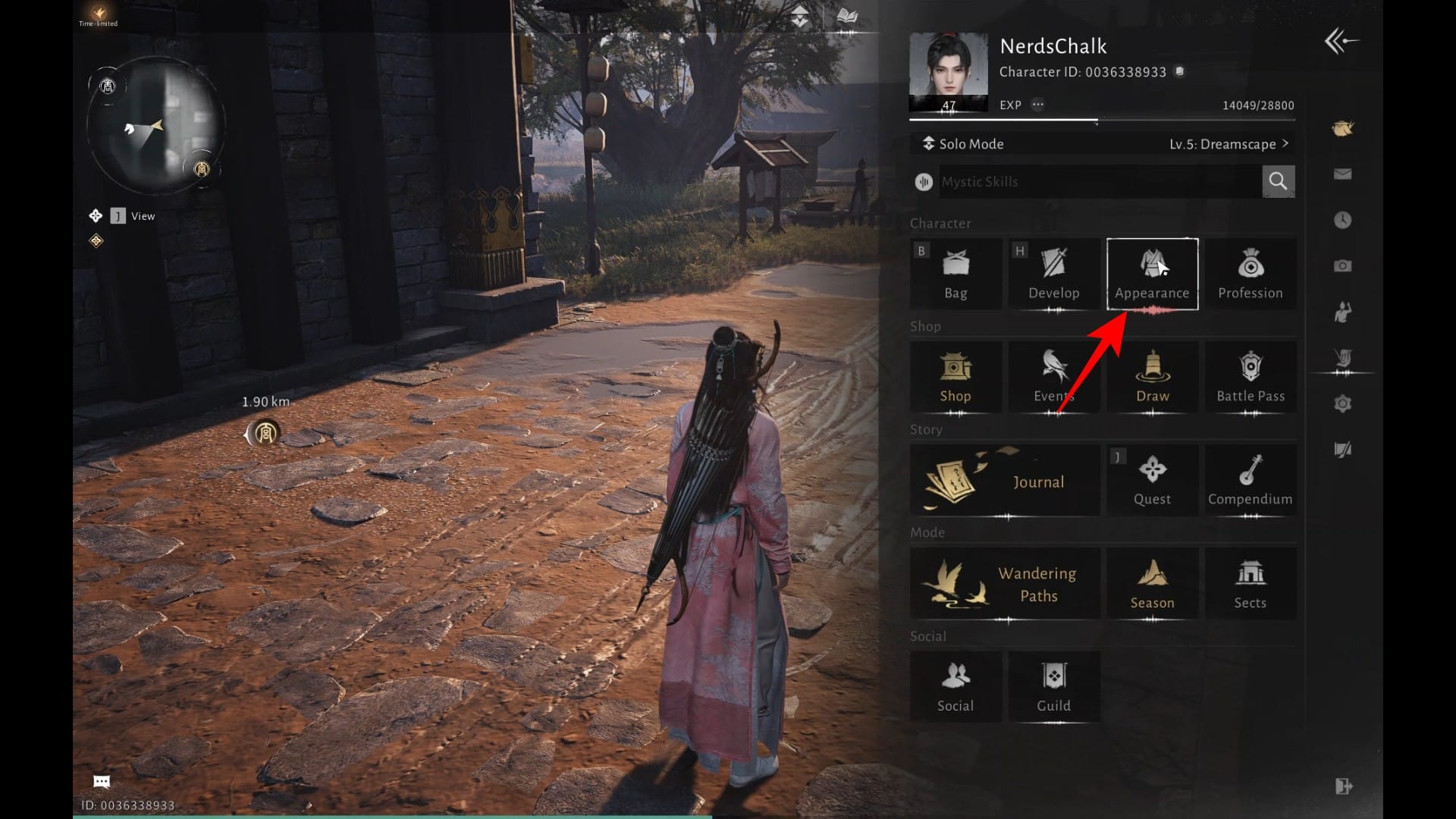Select the Profession tile
This screenshot has height=819, width=1456.
[1250, 274]
